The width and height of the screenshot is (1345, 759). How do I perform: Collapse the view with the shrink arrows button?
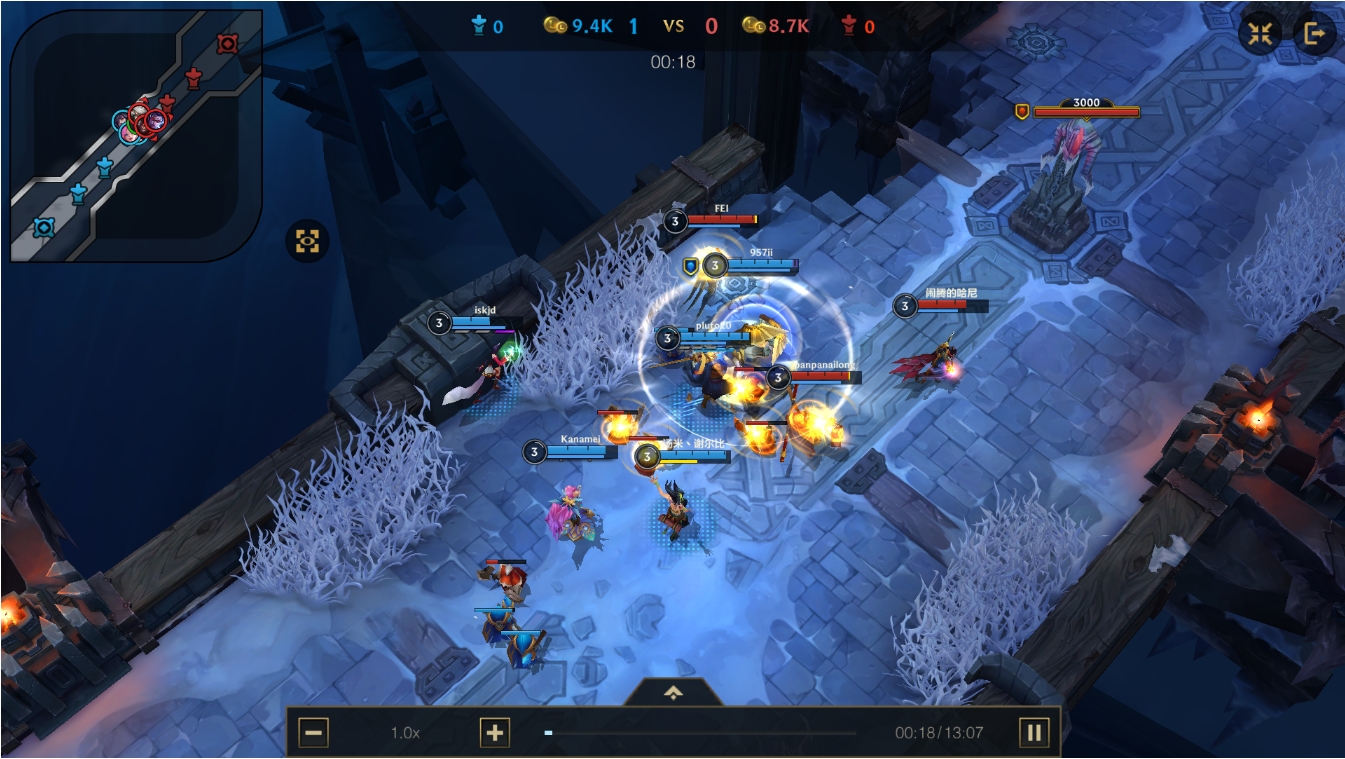pyautogui.click(x=1260, y=33)
